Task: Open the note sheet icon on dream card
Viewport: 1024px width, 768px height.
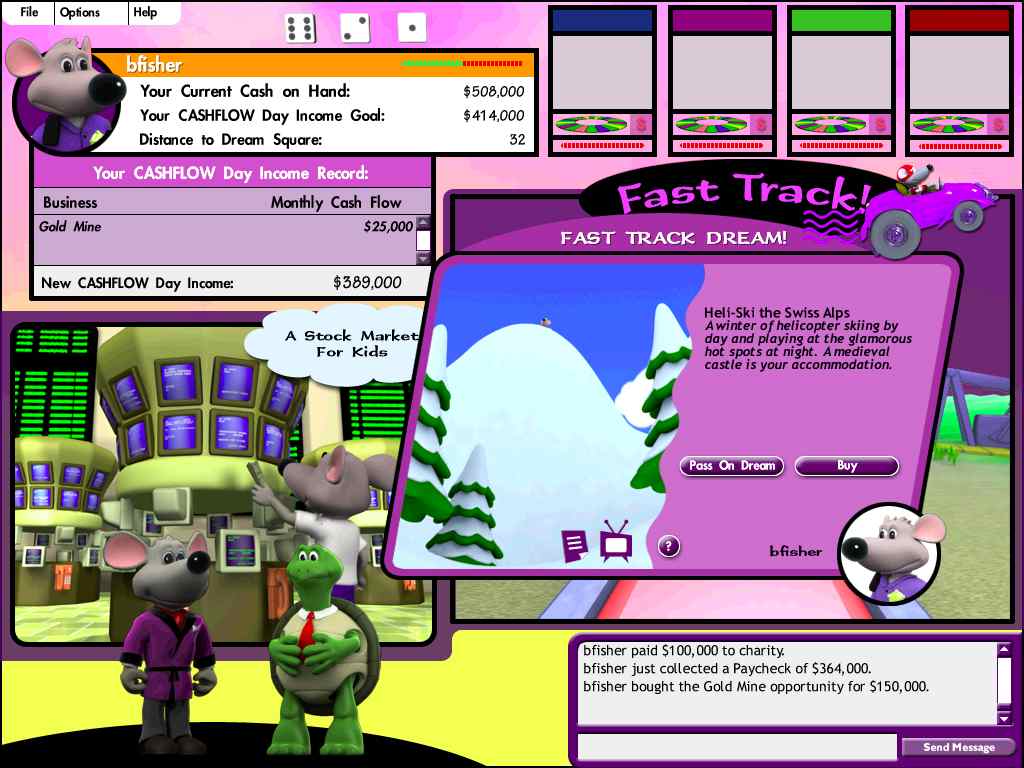Action: click(574, 546)
